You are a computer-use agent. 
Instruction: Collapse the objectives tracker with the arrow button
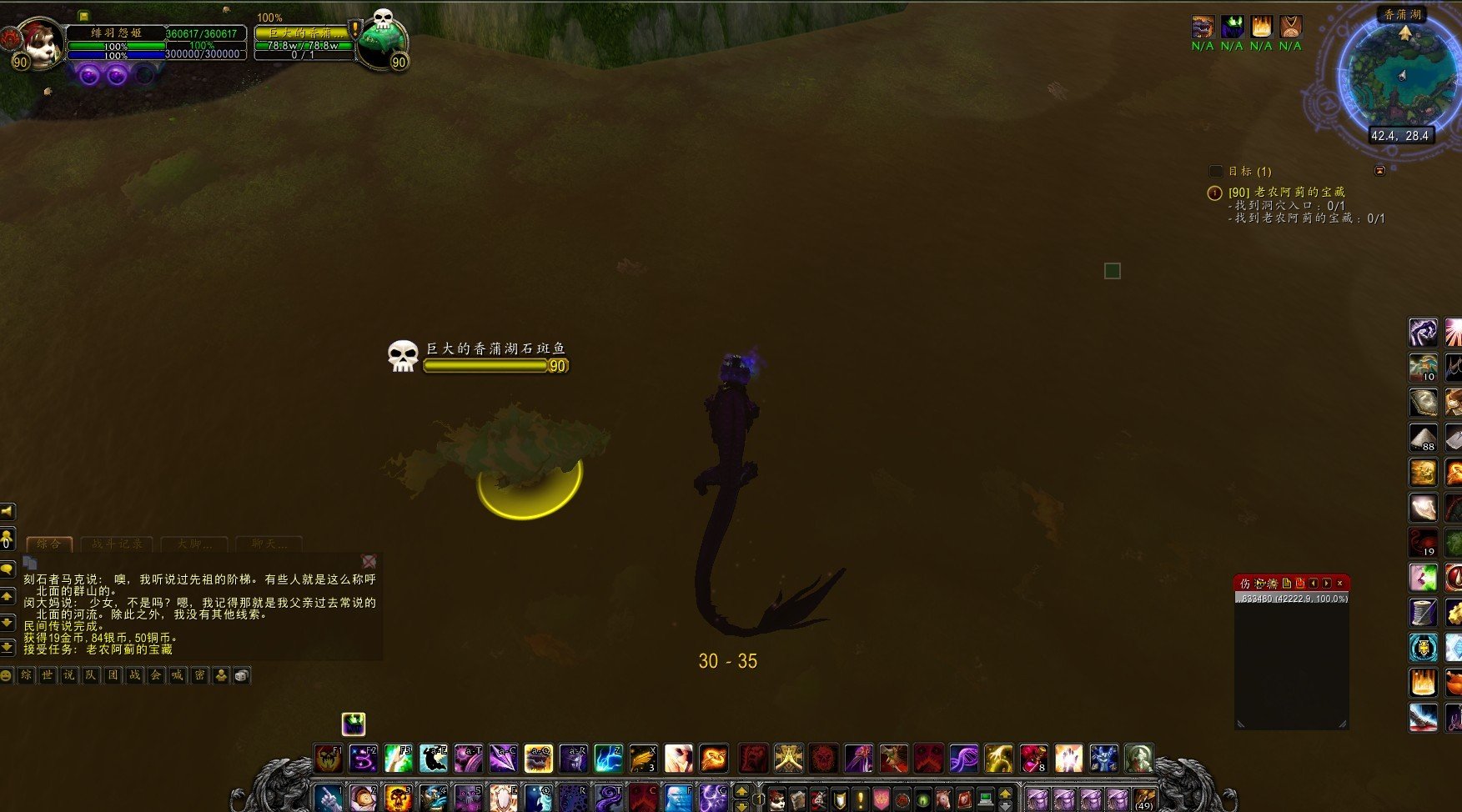point(1379,171)
